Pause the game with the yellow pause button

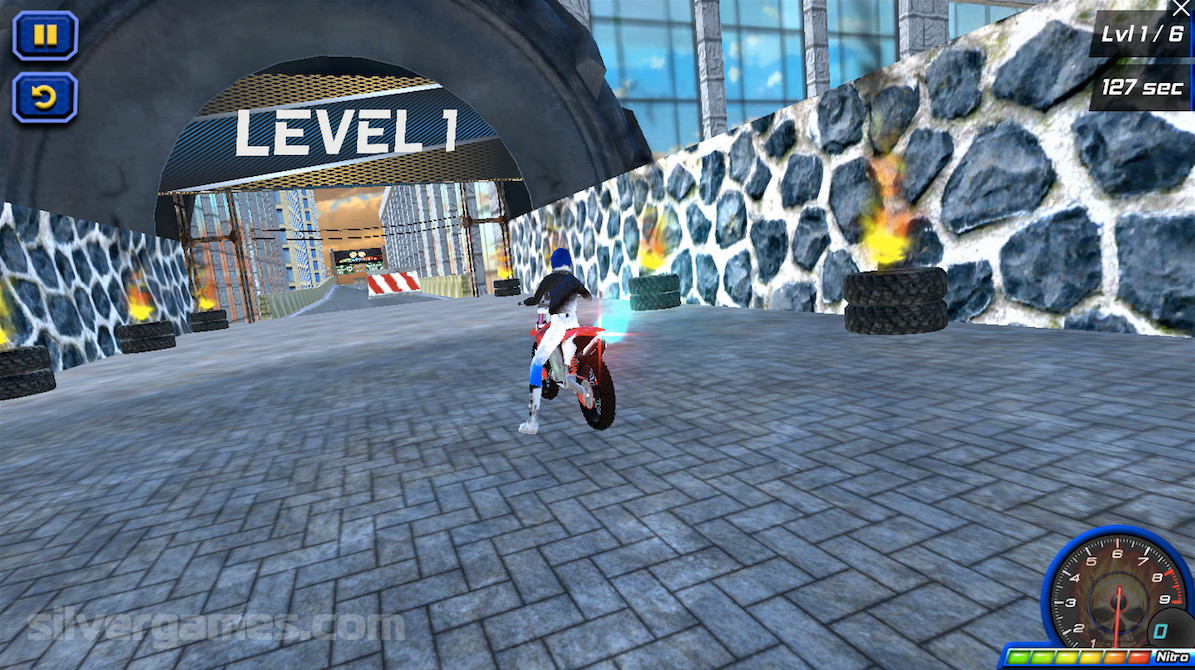tap(45, 36)
